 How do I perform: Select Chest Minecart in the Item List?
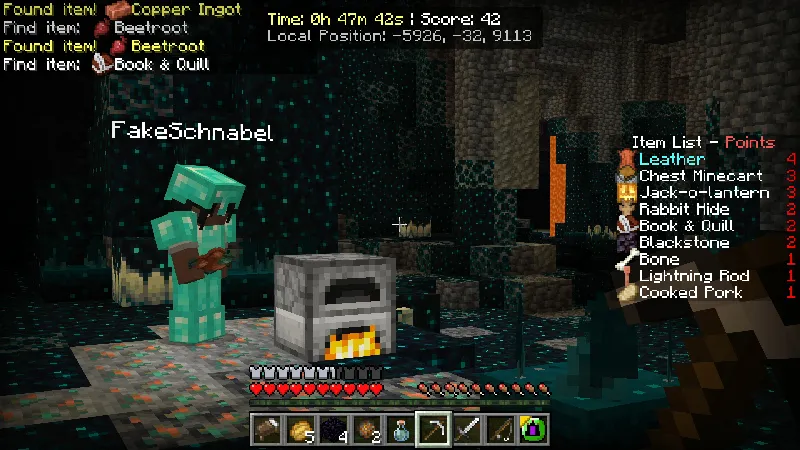[x=688, y=176]
